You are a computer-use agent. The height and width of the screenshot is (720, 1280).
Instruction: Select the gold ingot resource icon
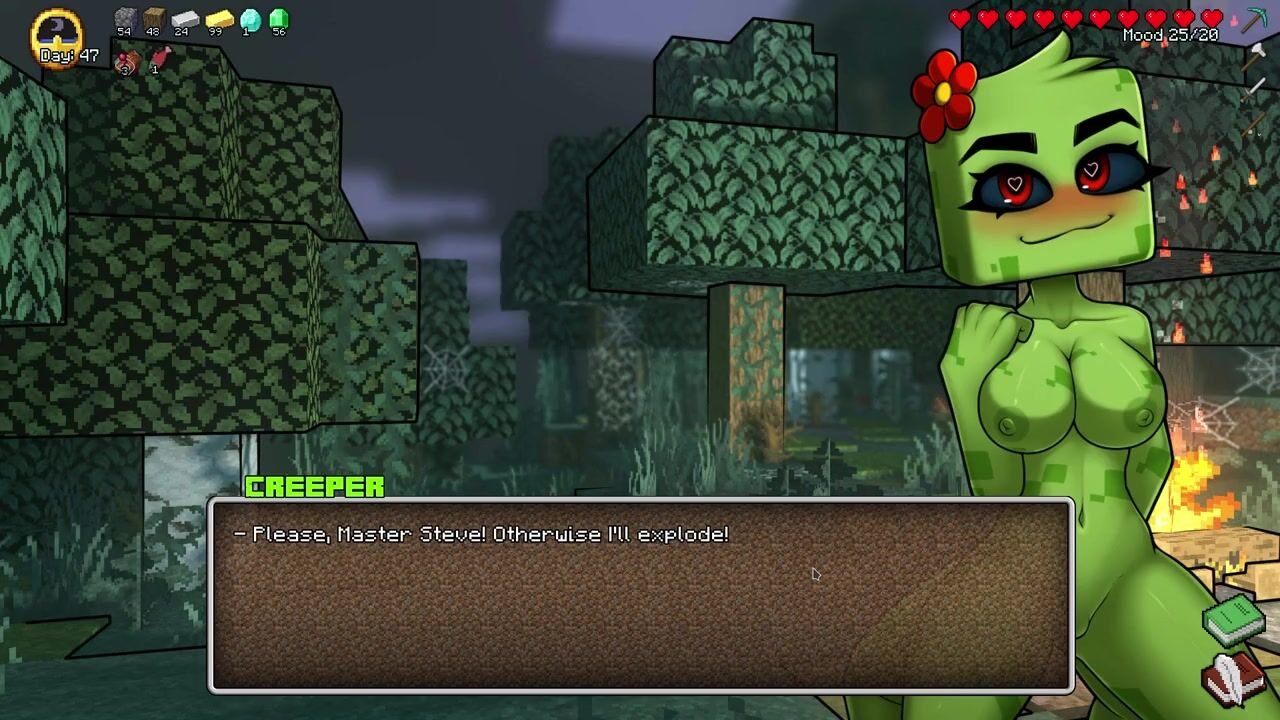pyautogui.click(x=218, y=18)
